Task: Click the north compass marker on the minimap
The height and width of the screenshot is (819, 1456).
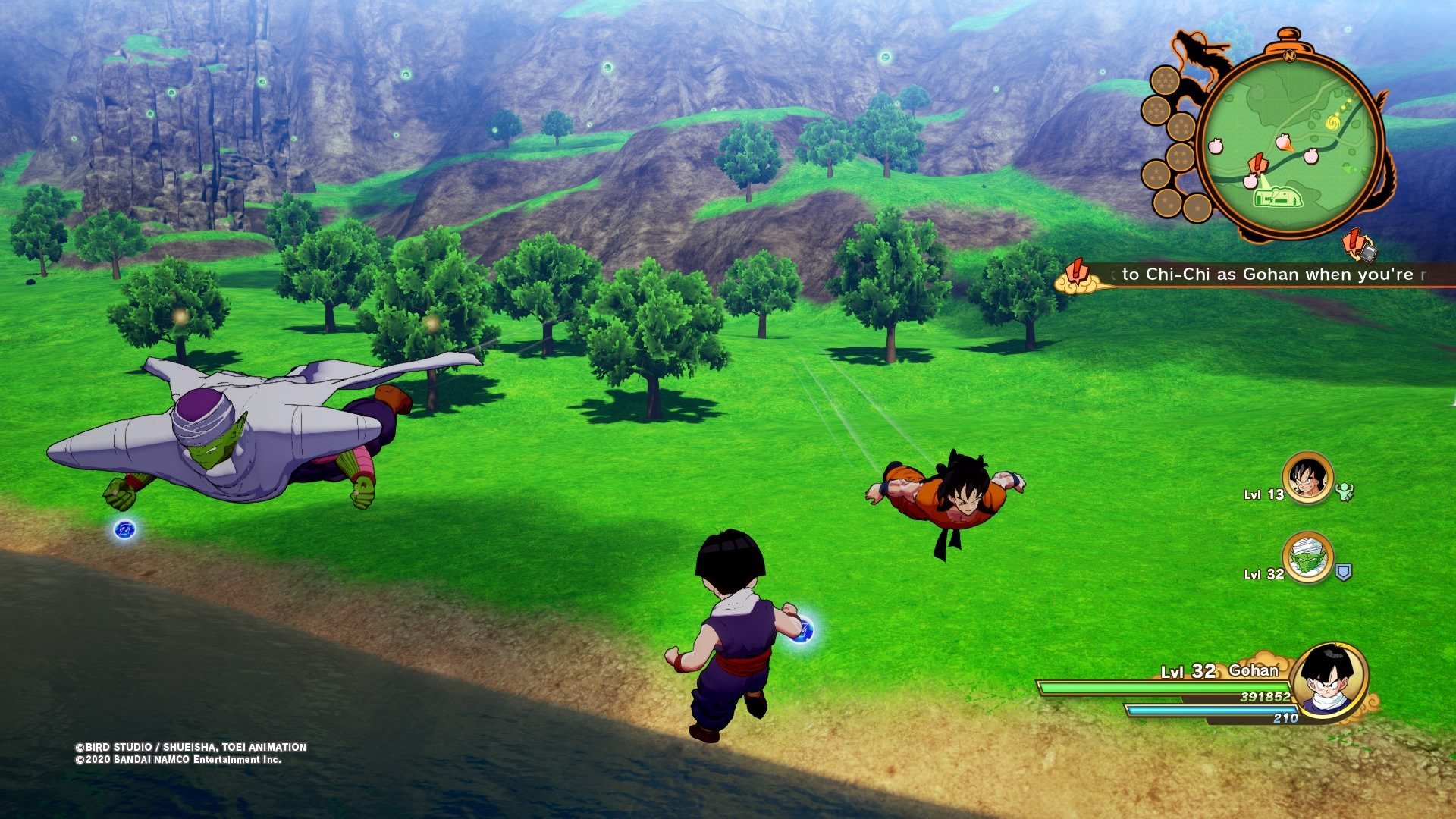Action: click(x=1288, y=55)
